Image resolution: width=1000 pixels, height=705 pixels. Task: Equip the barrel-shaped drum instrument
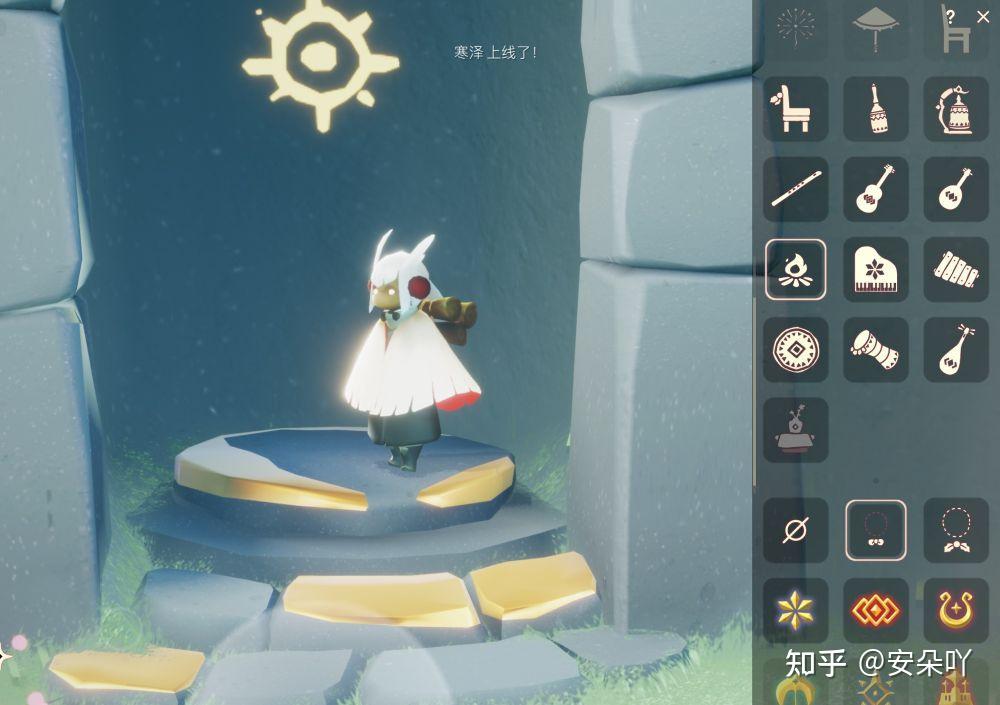[876, 349]
